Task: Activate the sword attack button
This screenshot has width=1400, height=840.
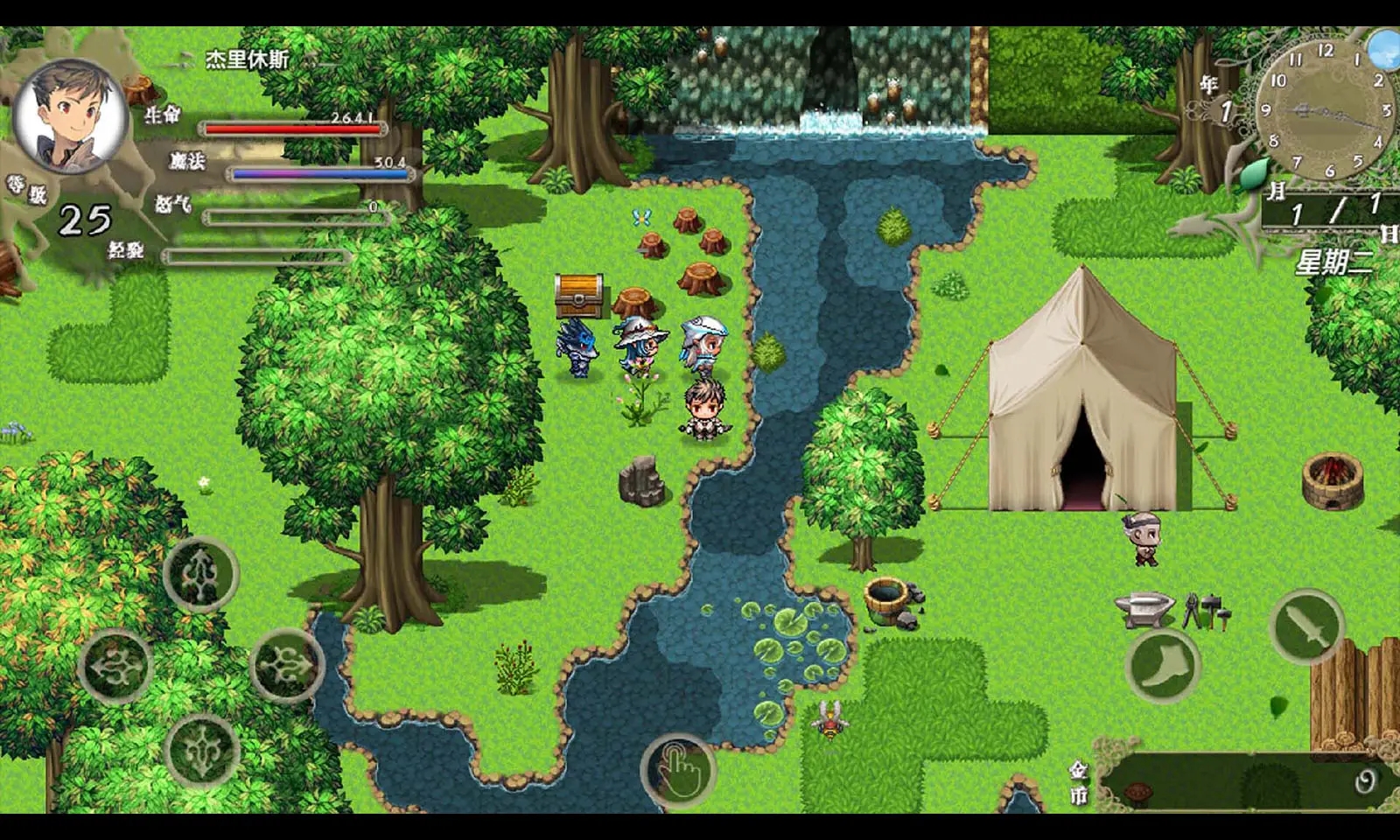Action: pos(1307,626)
